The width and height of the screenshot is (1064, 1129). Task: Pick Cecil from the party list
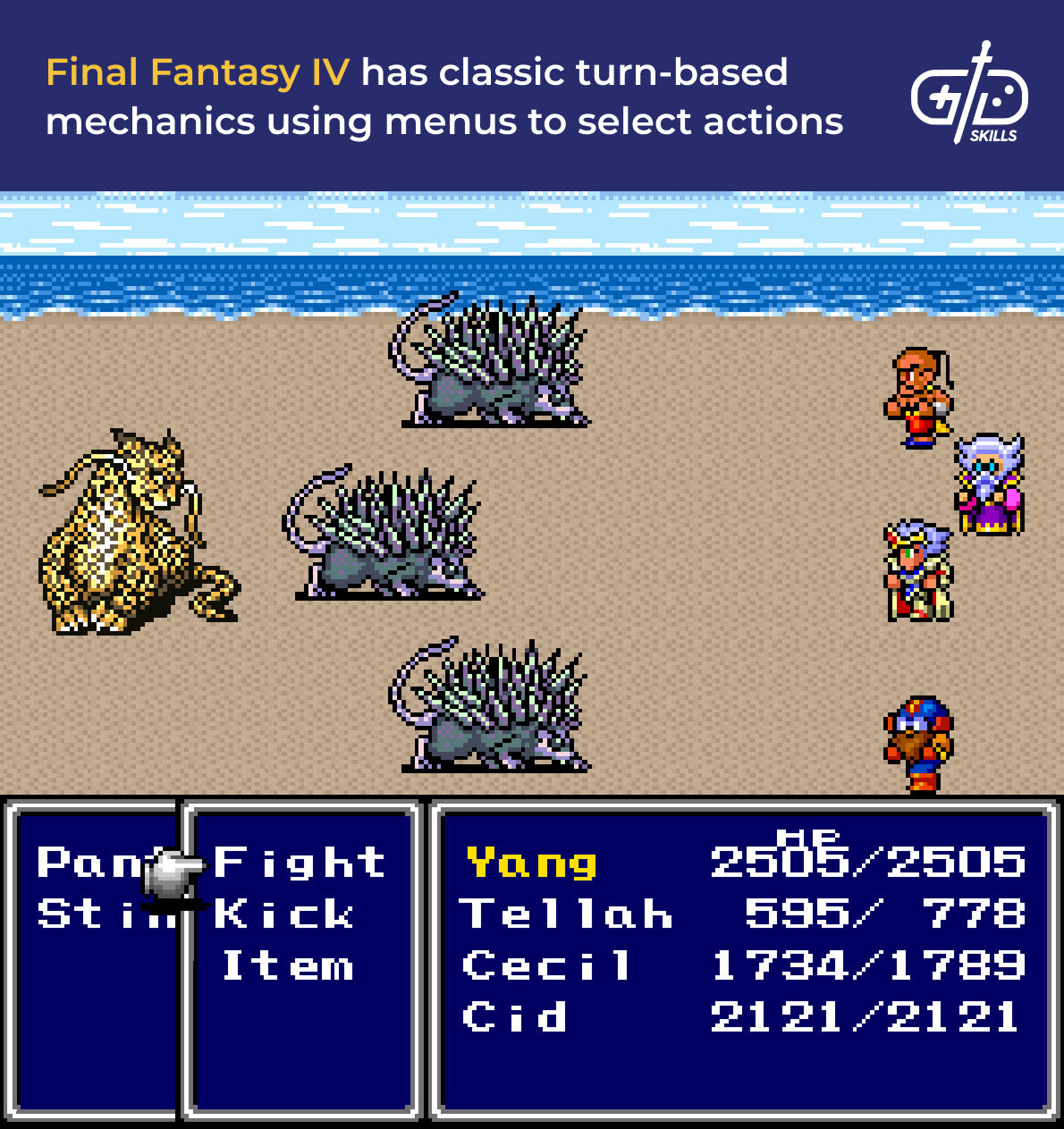point(546,966)
